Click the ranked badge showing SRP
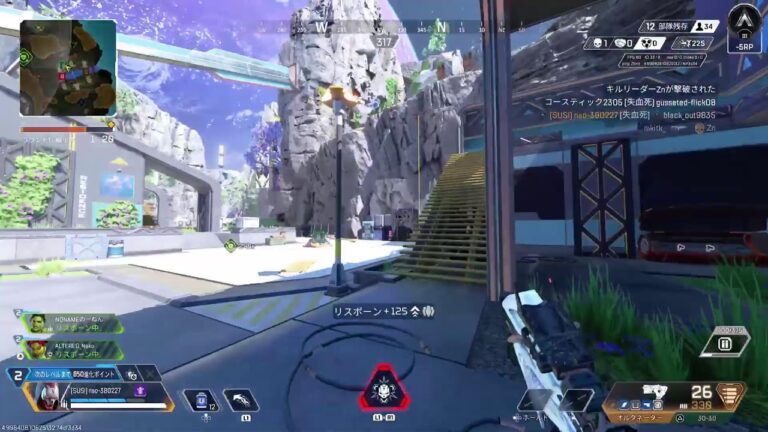 click(744, 27)
